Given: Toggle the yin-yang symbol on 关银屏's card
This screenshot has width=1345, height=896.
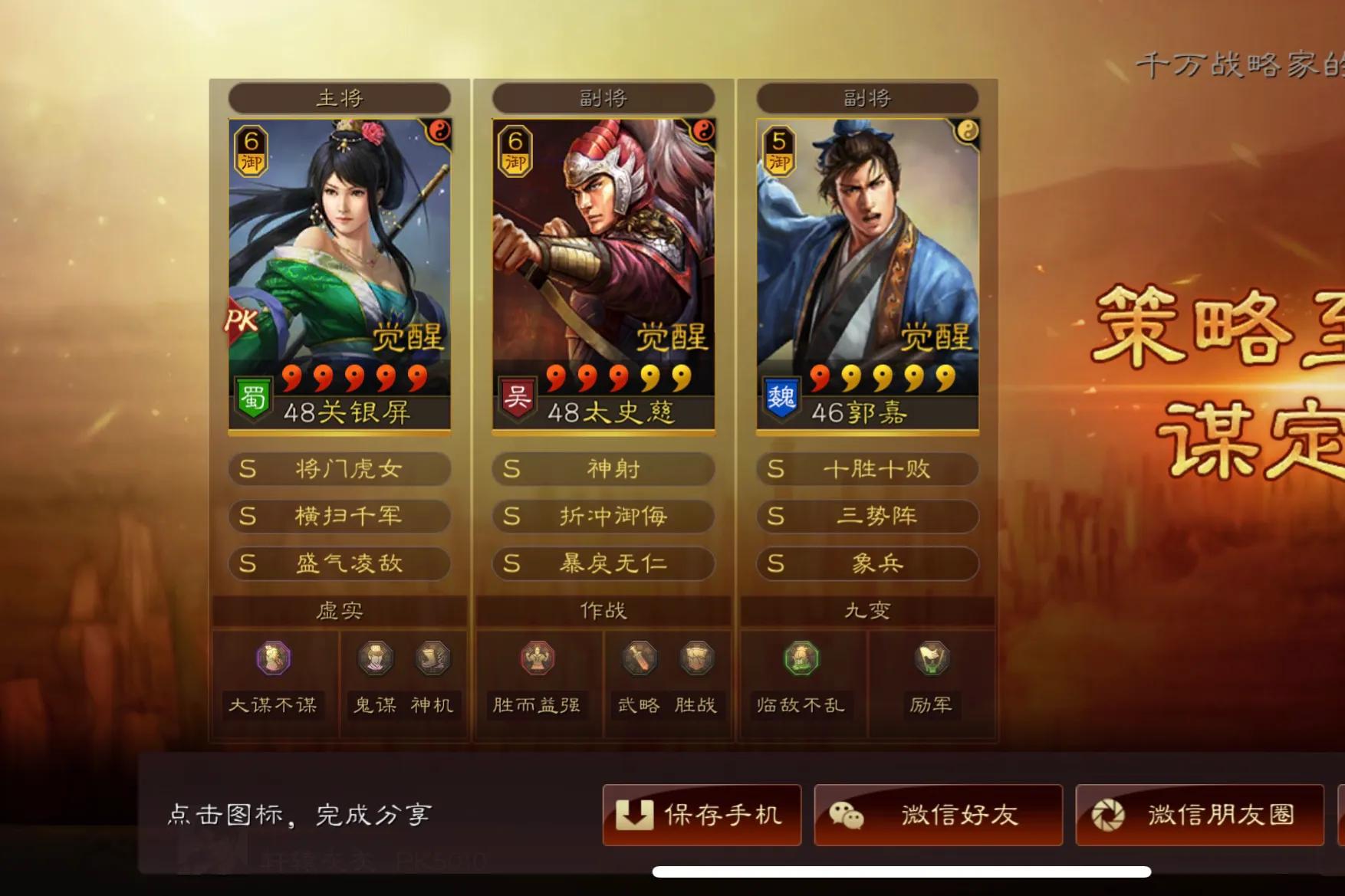Looking at the screenshot, I should point(439,132).
